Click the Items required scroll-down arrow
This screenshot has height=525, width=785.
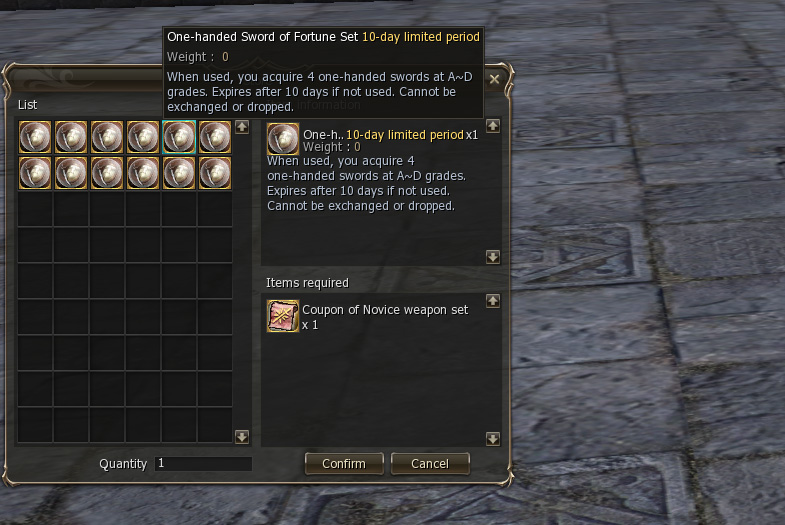[493, 438]
